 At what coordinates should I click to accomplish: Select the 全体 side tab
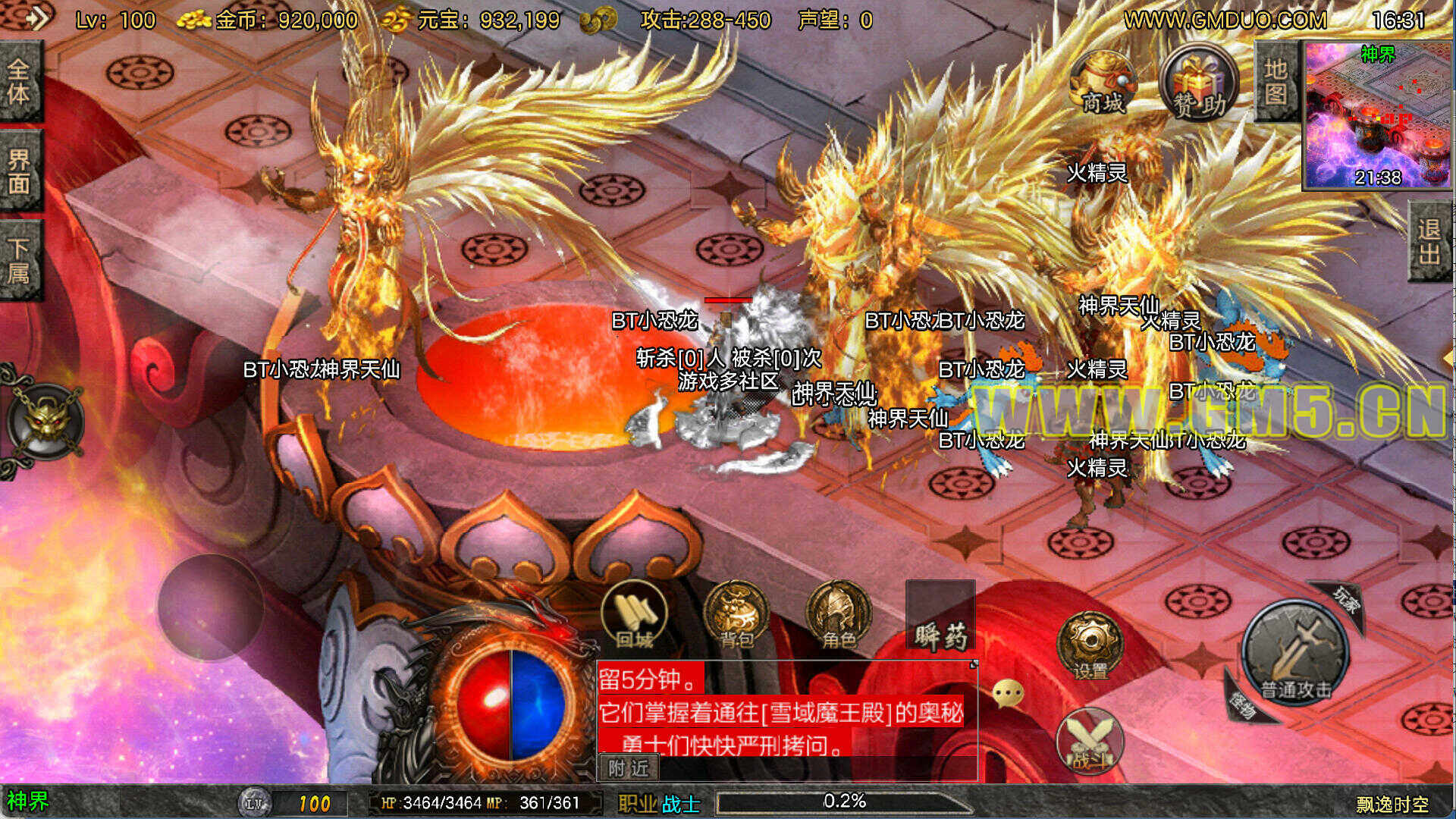19,82
